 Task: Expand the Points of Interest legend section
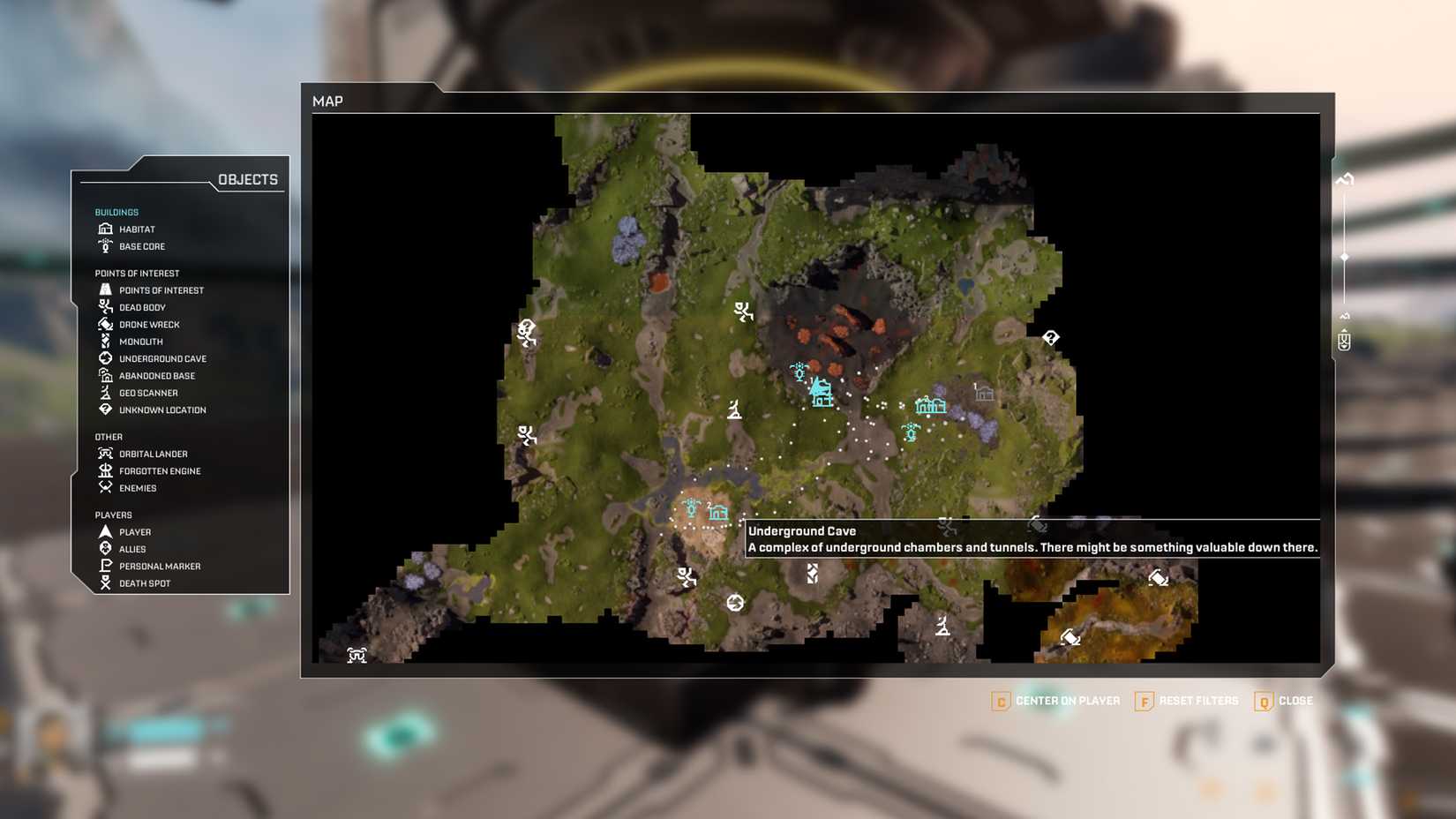click(x=136, y=273)
